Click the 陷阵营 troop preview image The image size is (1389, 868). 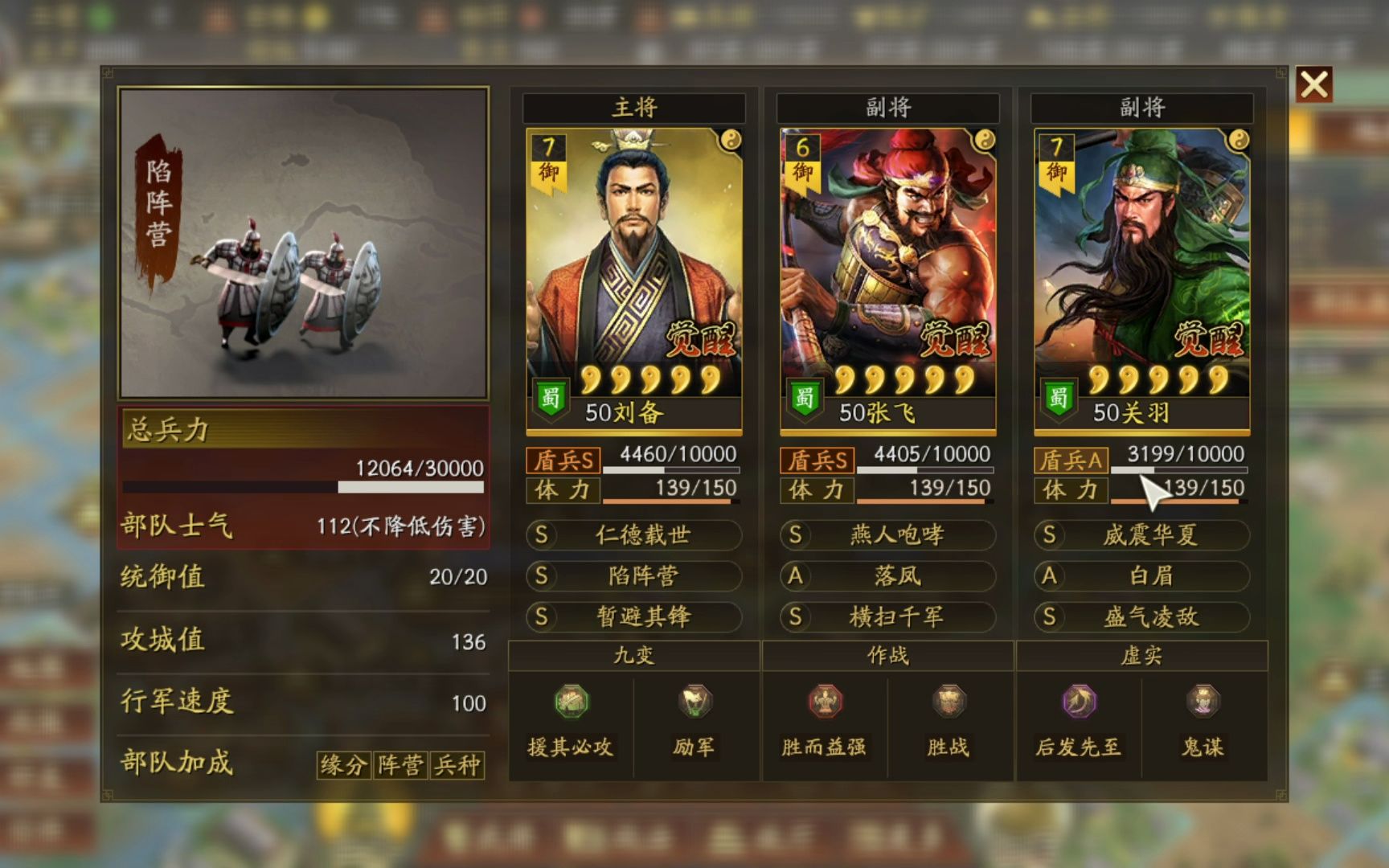(305, 240)
